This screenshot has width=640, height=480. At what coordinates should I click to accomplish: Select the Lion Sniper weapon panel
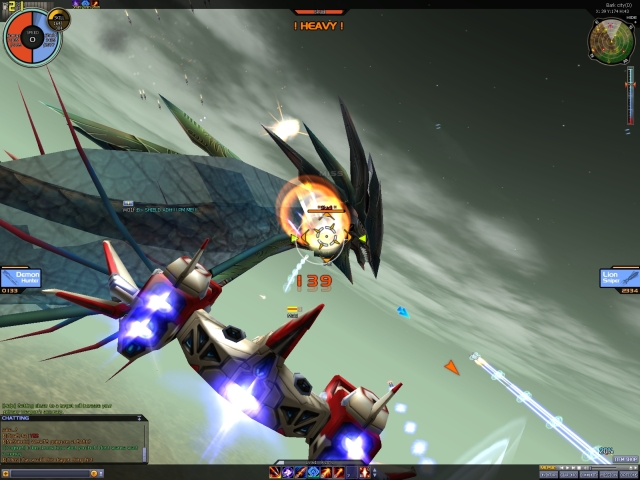tap(620, 277)
